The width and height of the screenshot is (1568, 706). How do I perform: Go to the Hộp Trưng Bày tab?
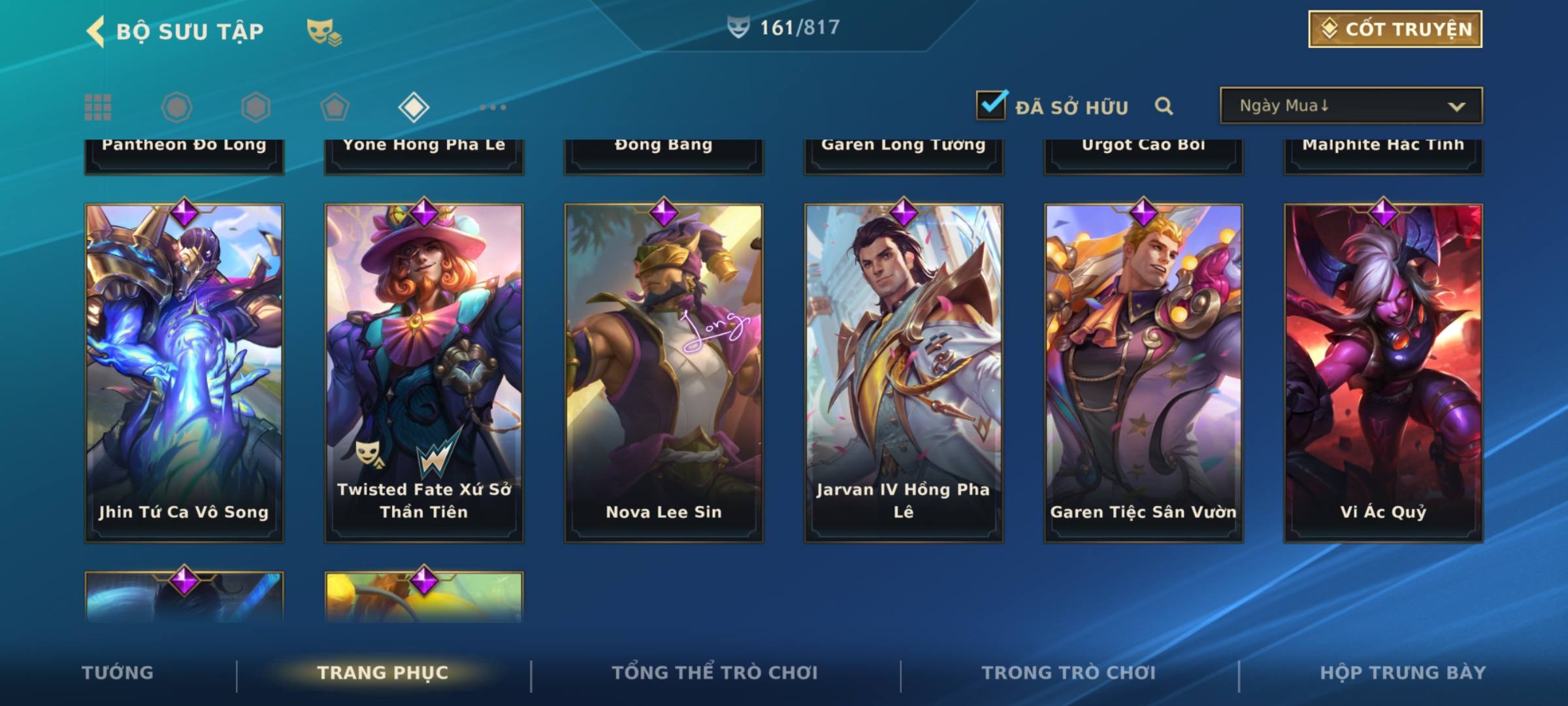click(1403, 673)
